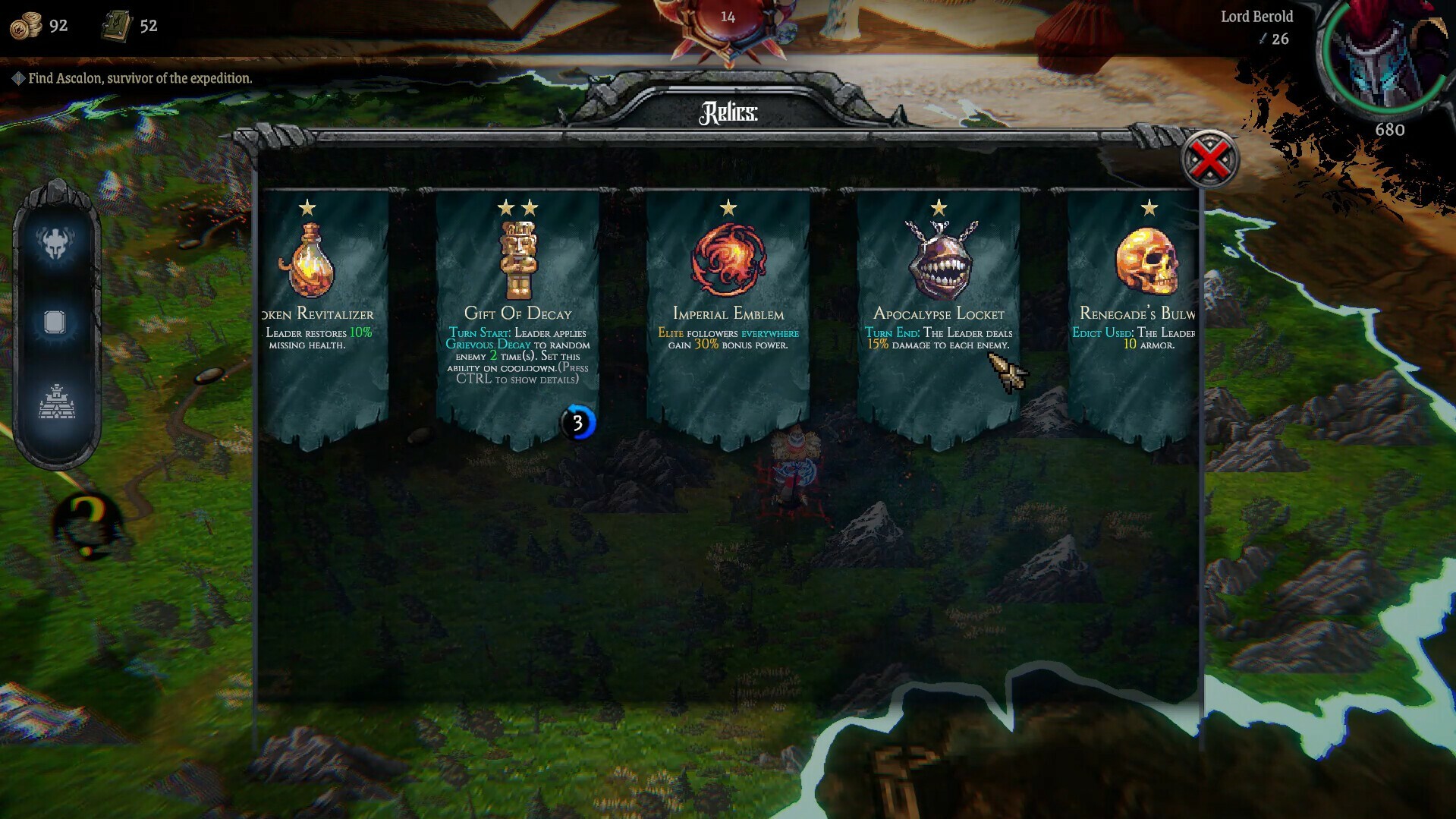Click the star above Imperial Emblem
This screenshot has width=1456, height=819.
coord(728,205)
